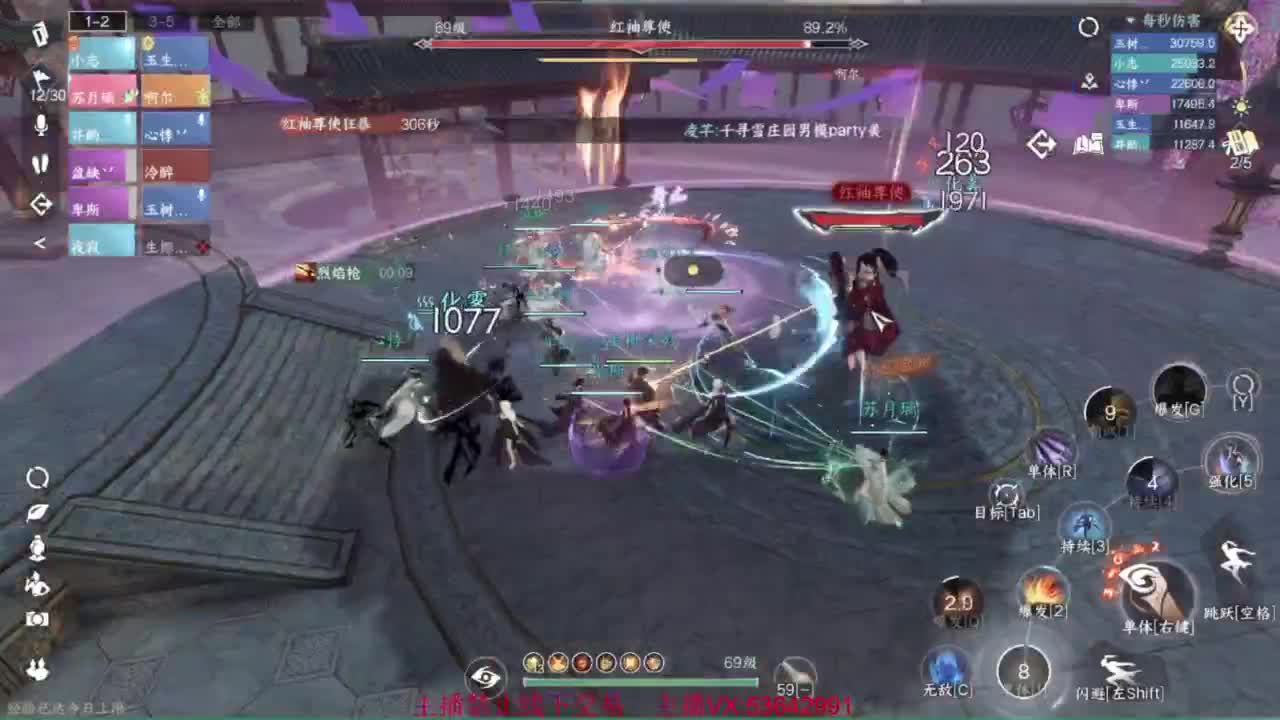1280x720 pixels.
Task: Mute the microphone icon in the left panel
Action: coord(41,125)
